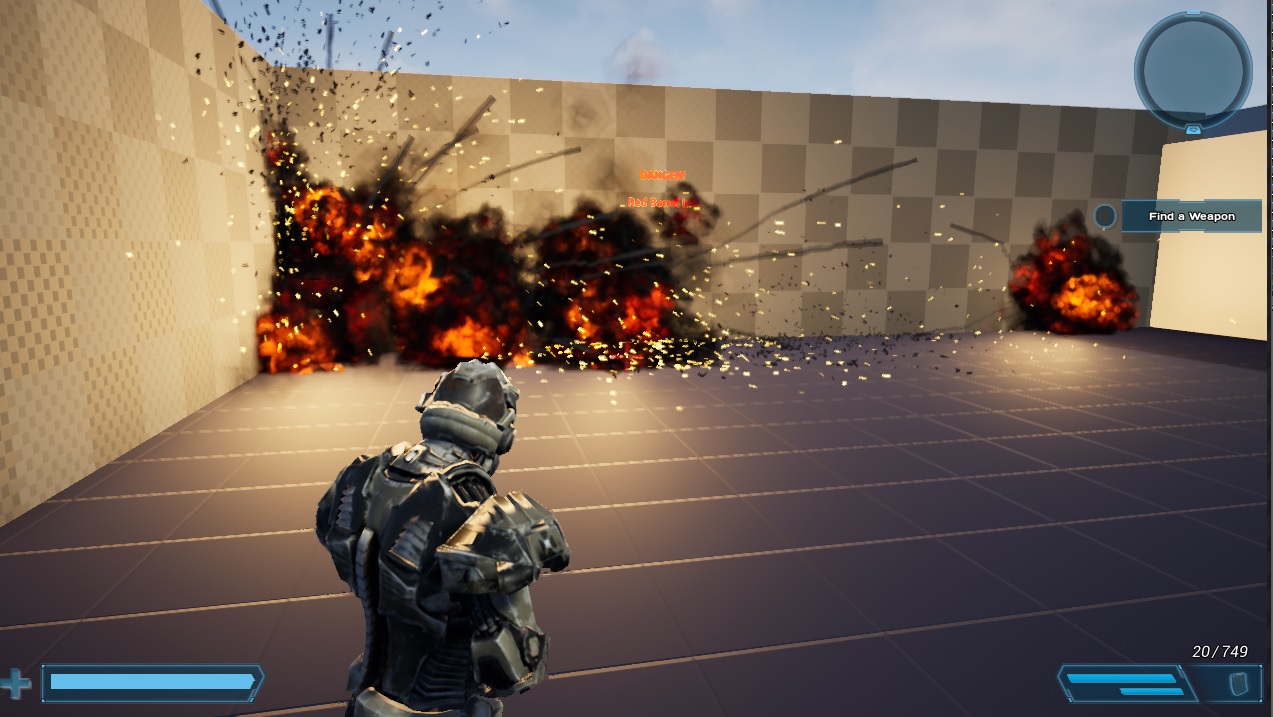The image size is (1273, 717).
Task: Select the "Find a Weapon" objective tracker
Action: [x=1191, y=216]
